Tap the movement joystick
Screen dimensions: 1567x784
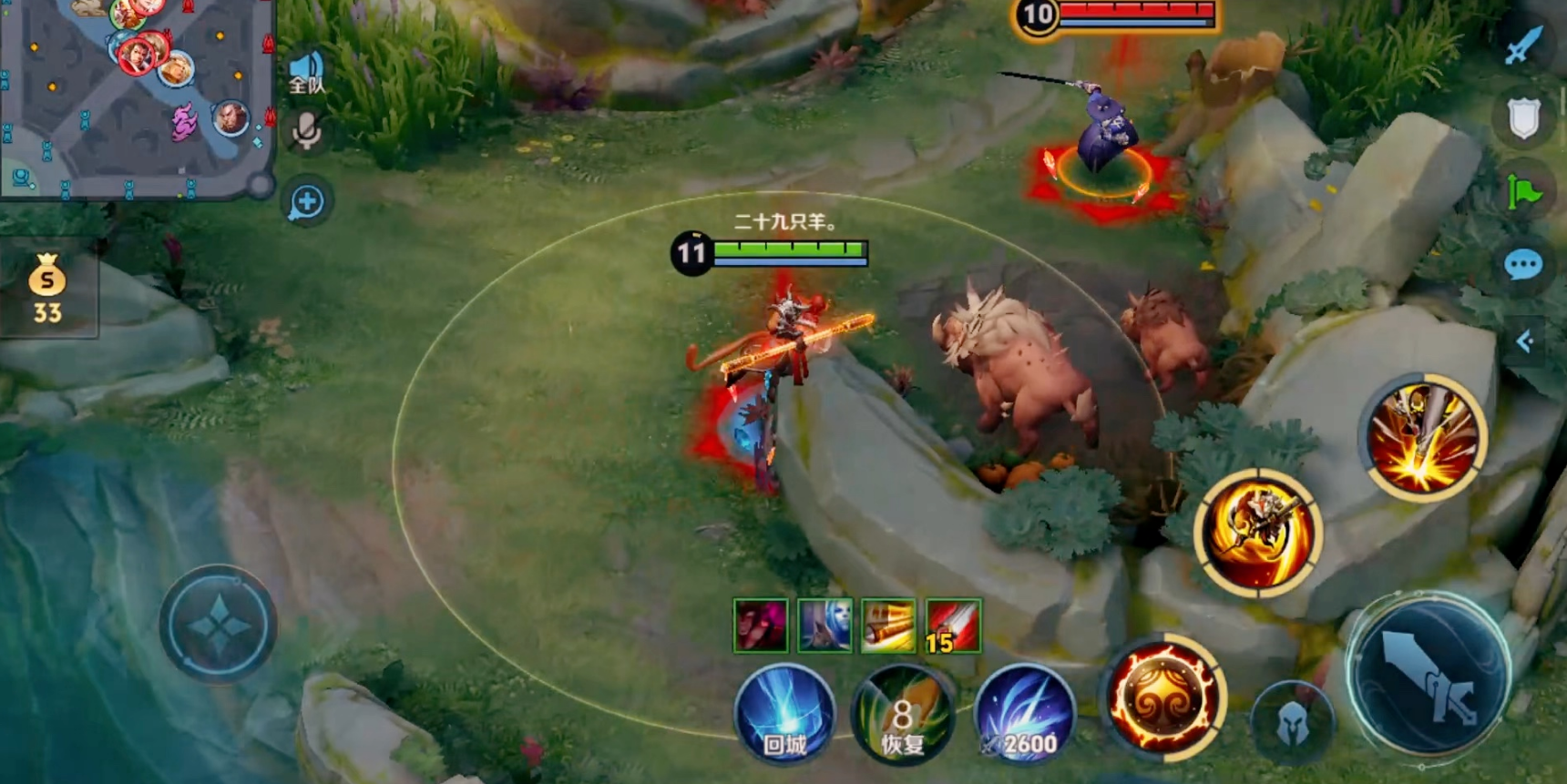[x=218, y=626]
